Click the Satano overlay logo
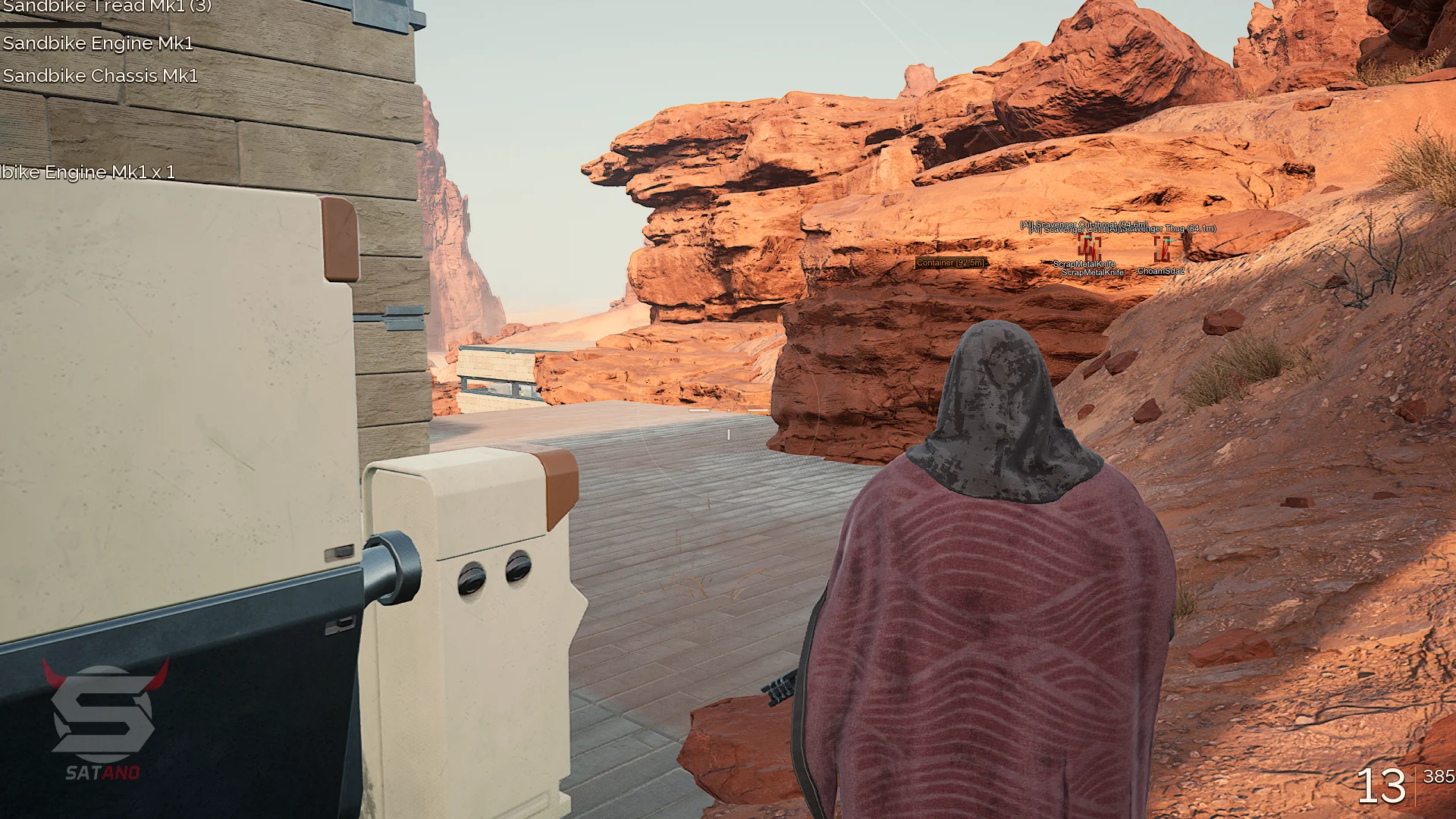 tap(103, 719)
